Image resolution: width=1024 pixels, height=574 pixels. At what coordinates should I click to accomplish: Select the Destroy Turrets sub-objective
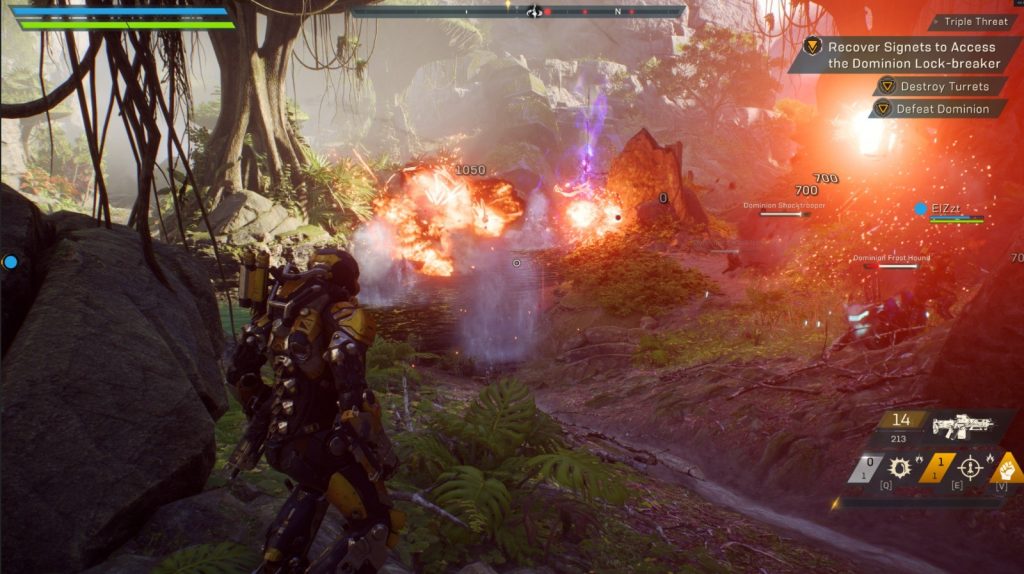coord(943,87)
